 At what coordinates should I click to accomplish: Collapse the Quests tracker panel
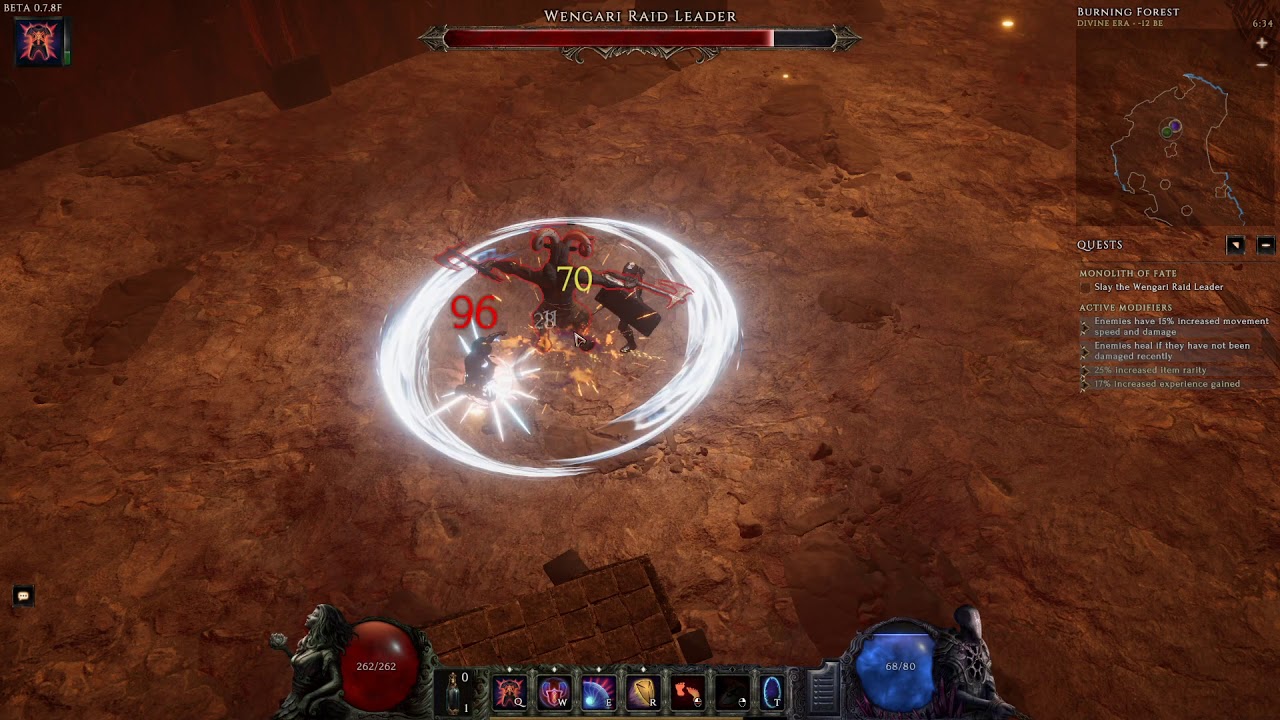click(1265, 245)
